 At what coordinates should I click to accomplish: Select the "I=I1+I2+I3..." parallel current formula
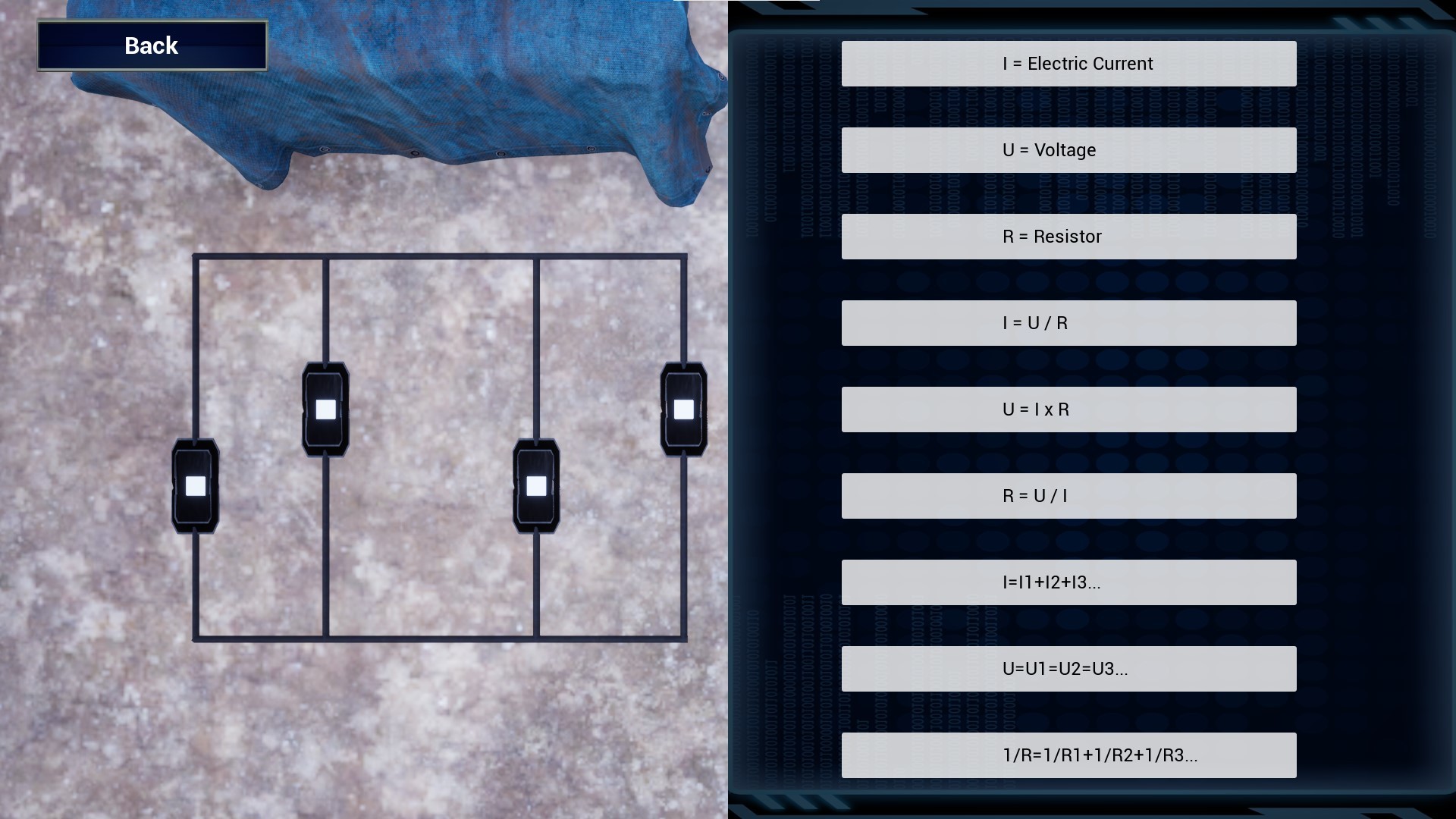pyautogui.click(x=1068, y=582)
